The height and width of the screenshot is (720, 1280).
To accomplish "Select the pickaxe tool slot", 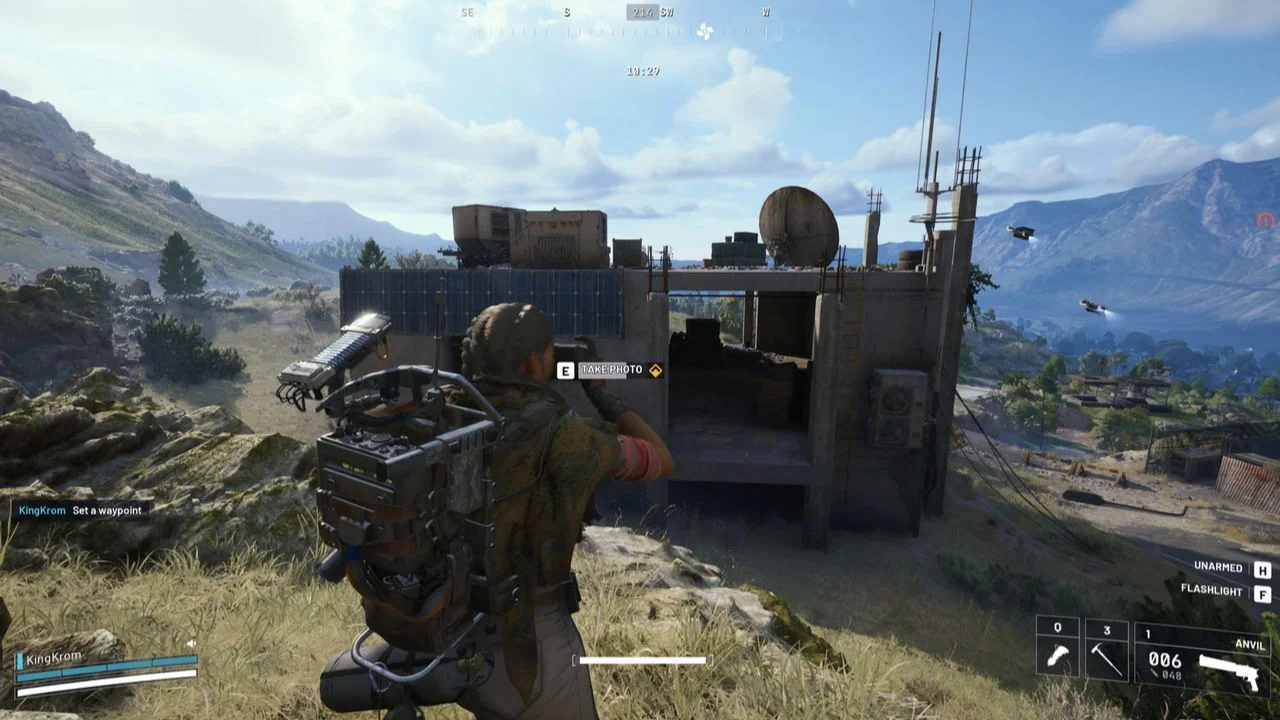I will pos(1107,651).
